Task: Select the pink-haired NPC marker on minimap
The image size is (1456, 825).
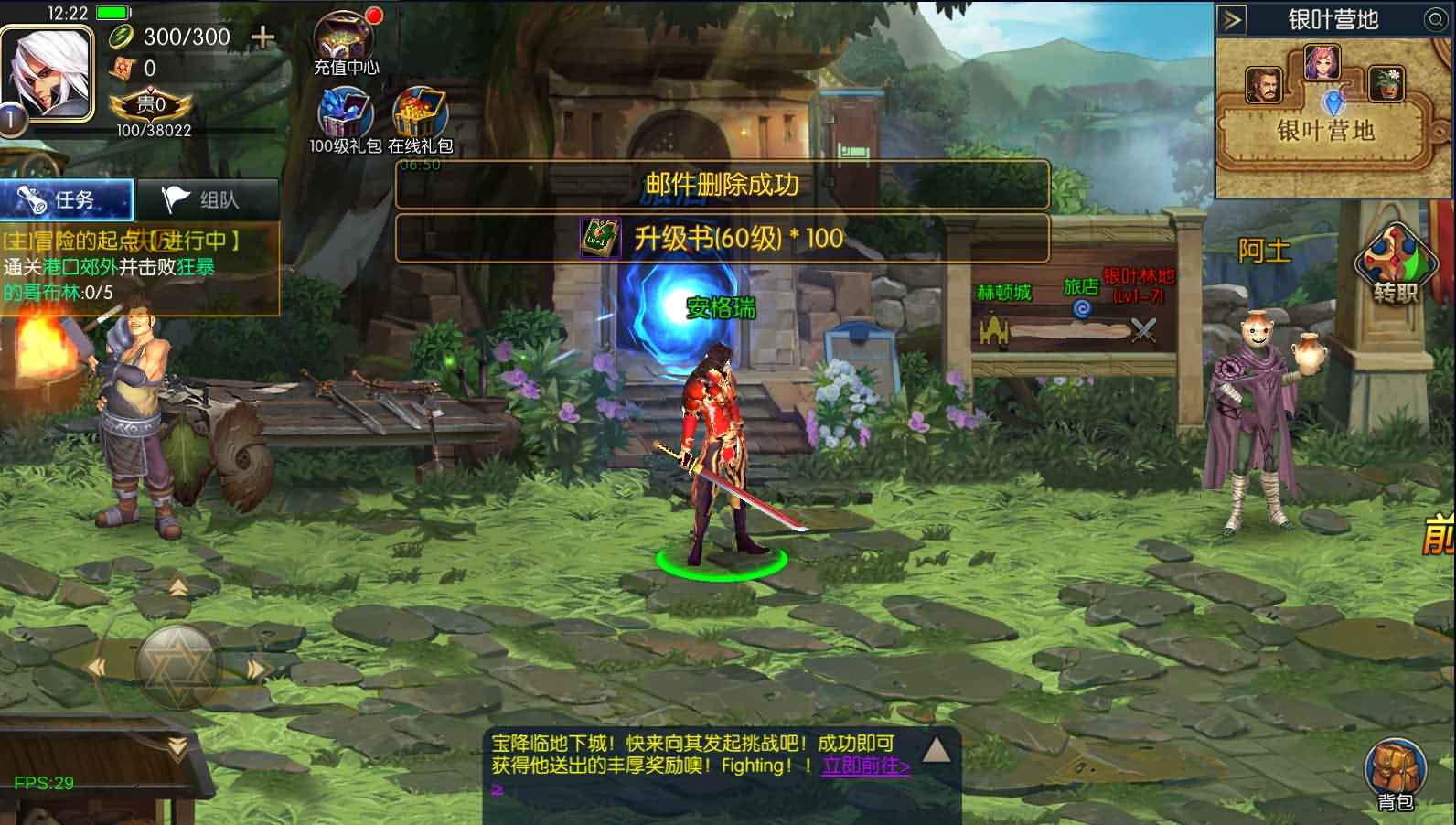Action: (1322, 62)
